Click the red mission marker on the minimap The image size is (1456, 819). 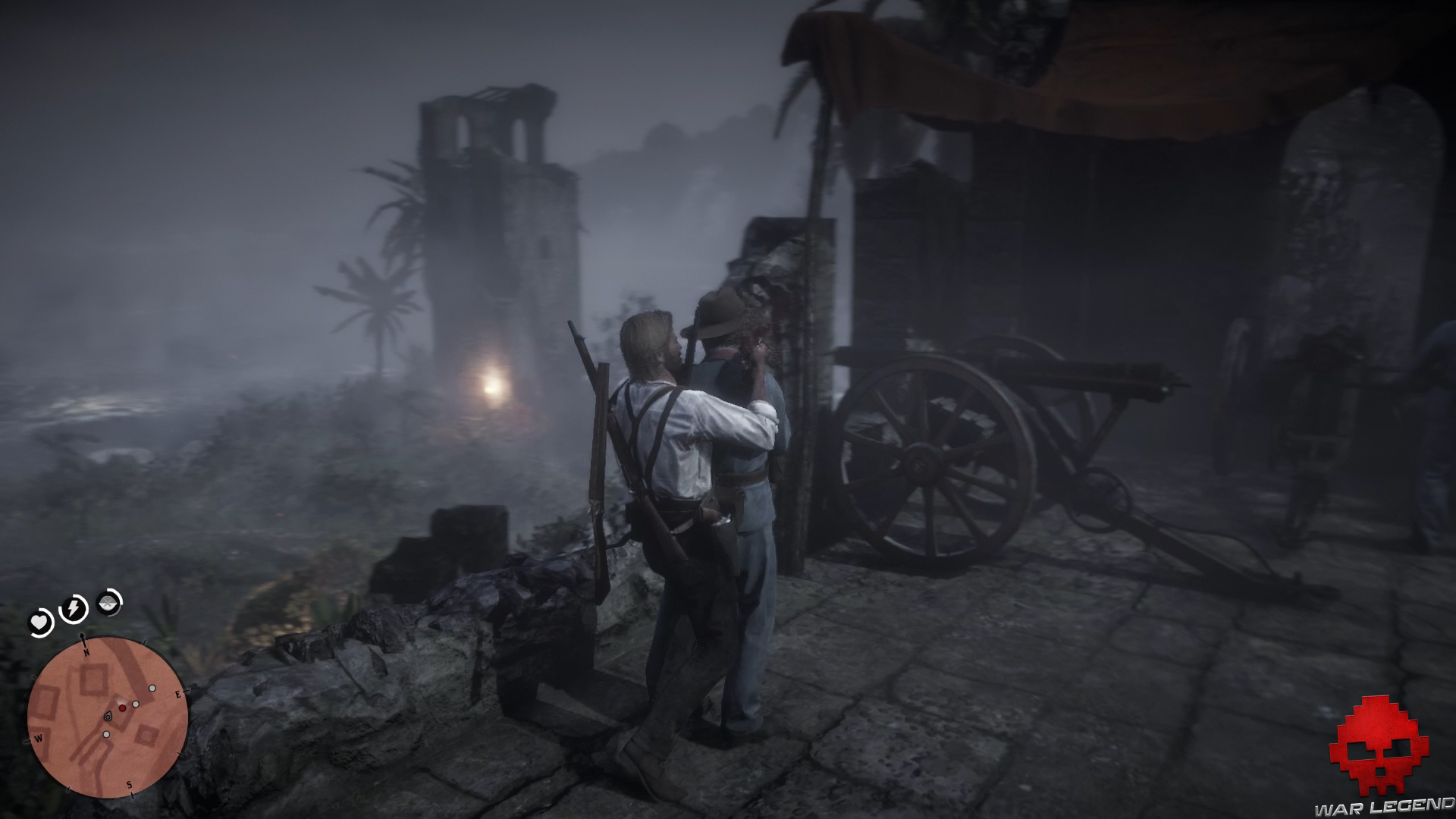(x=123, y=708)
